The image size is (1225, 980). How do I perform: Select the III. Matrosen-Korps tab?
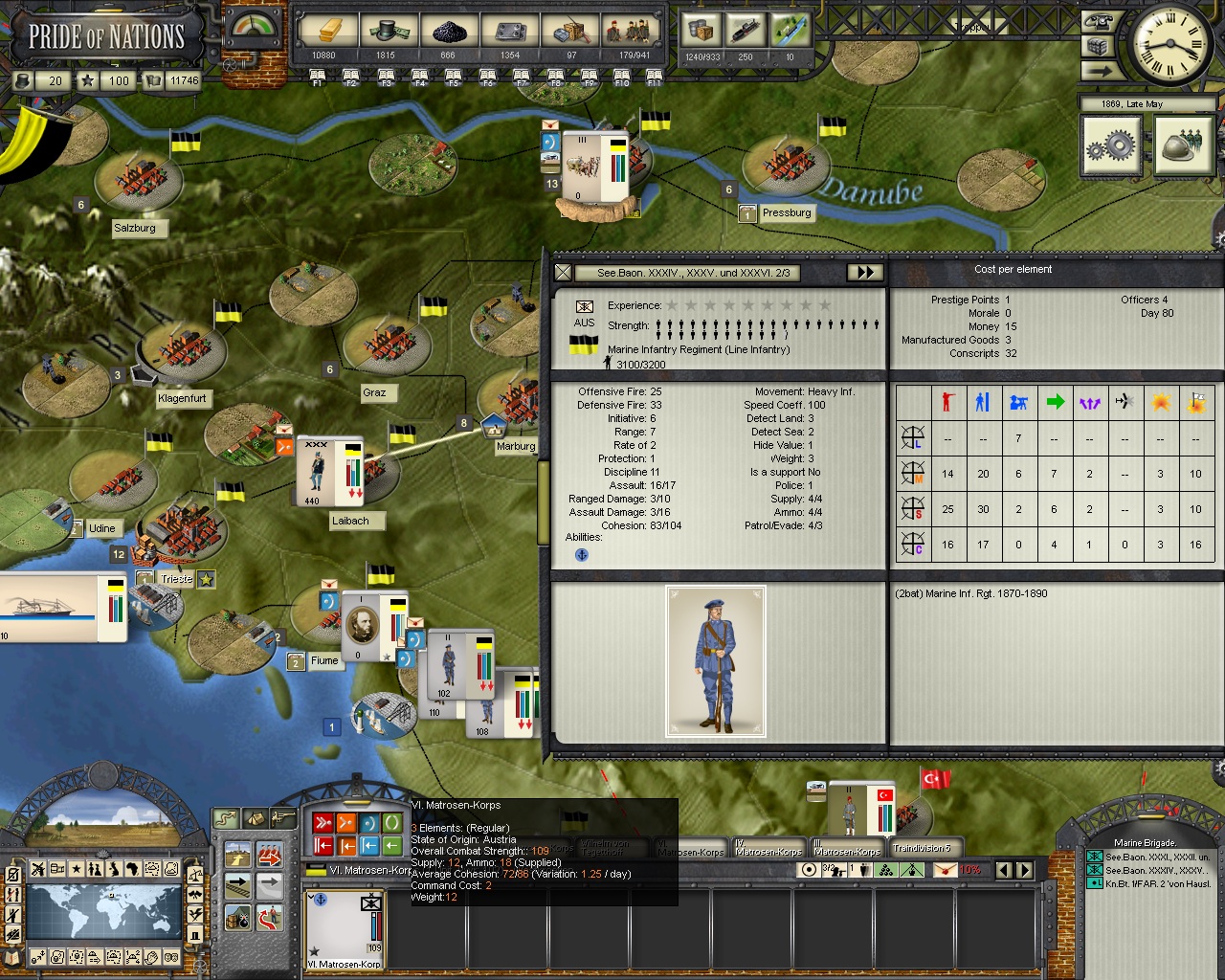(x=847, y=848)
